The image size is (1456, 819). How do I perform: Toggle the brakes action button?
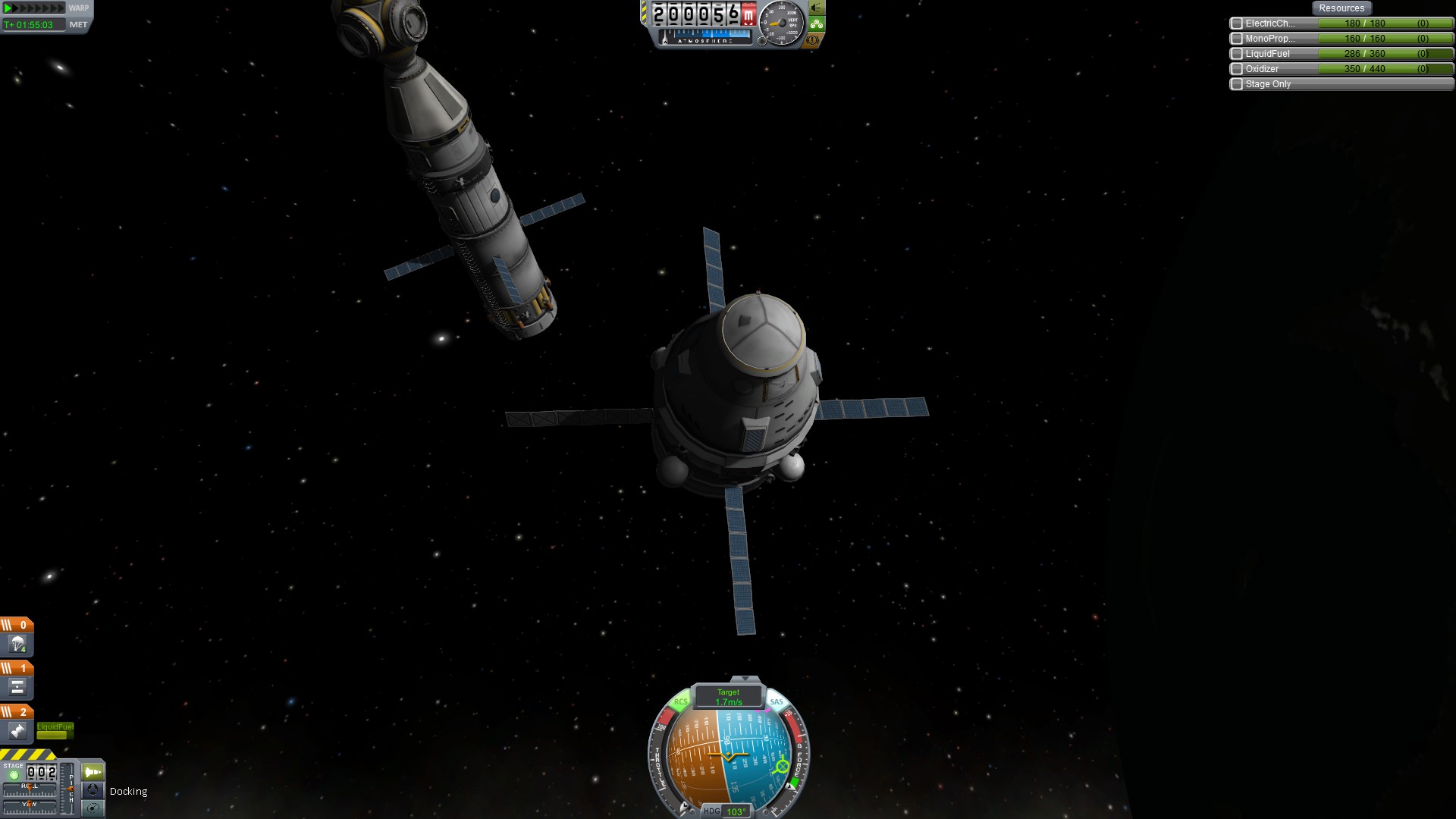click(813, 39)
